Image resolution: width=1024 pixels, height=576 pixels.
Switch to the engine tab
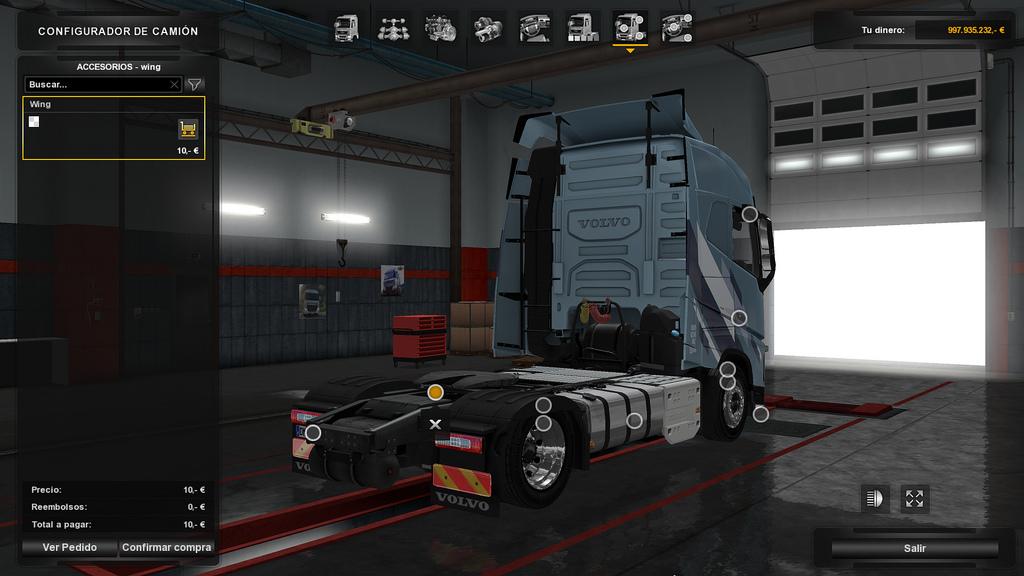439,27
